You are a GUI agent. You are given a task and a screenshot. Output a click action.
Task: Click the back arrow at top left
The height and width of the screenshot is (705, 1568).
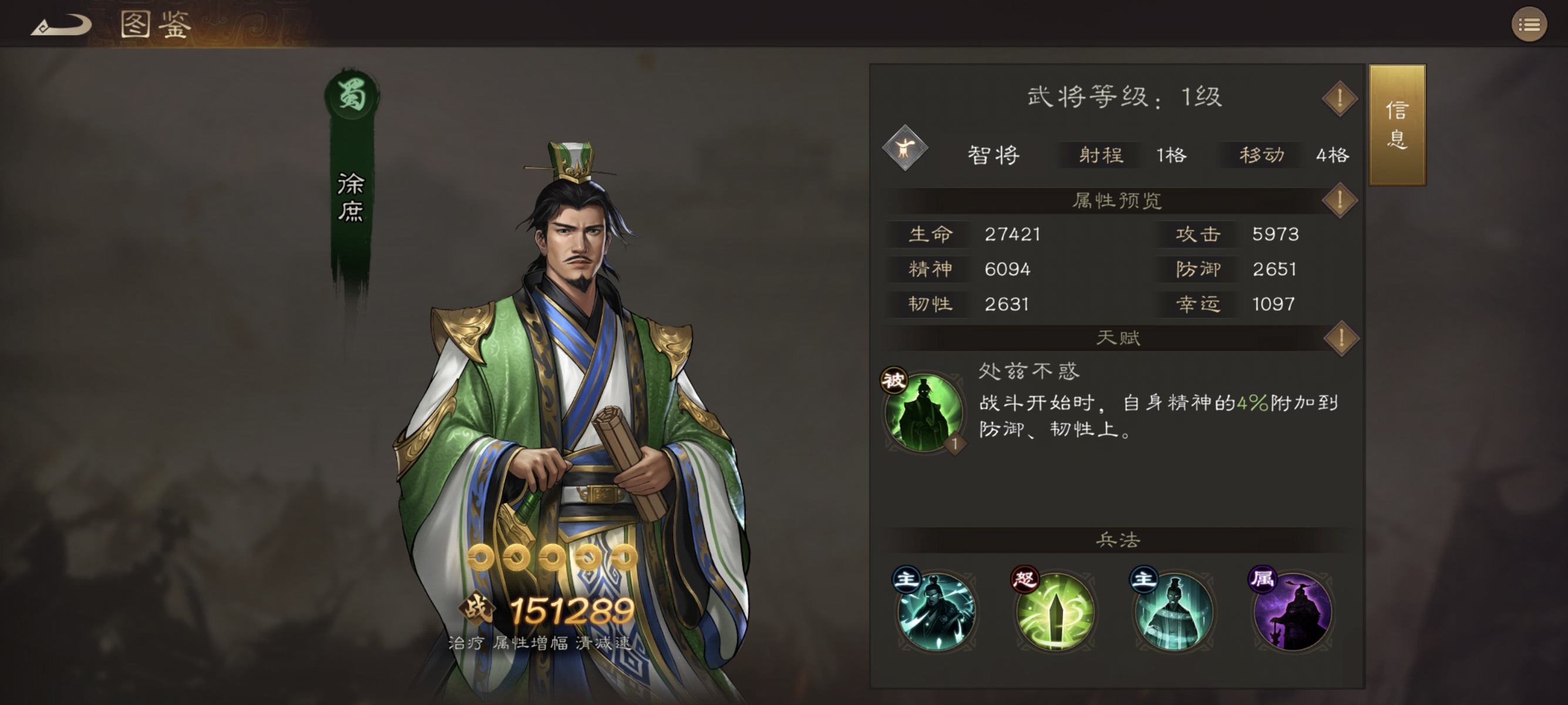(x=59, y=26)
